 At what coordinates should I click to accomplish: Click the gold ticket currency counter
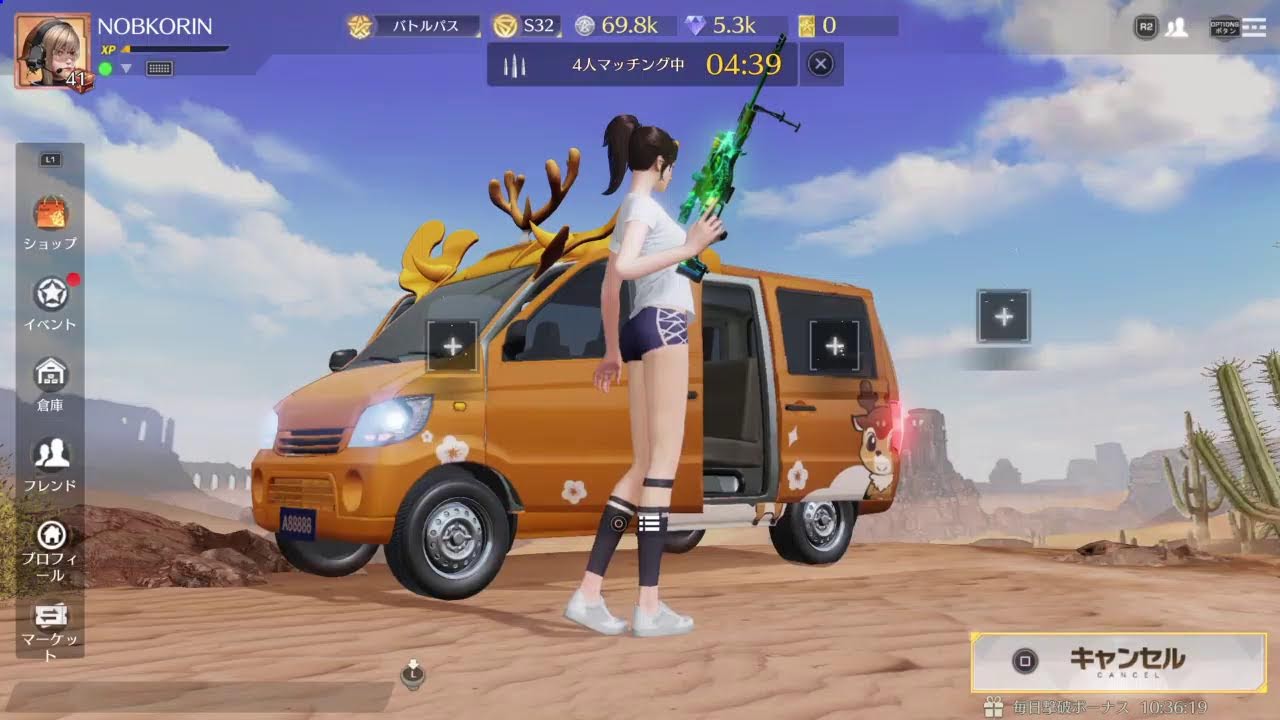coord(819,26)
